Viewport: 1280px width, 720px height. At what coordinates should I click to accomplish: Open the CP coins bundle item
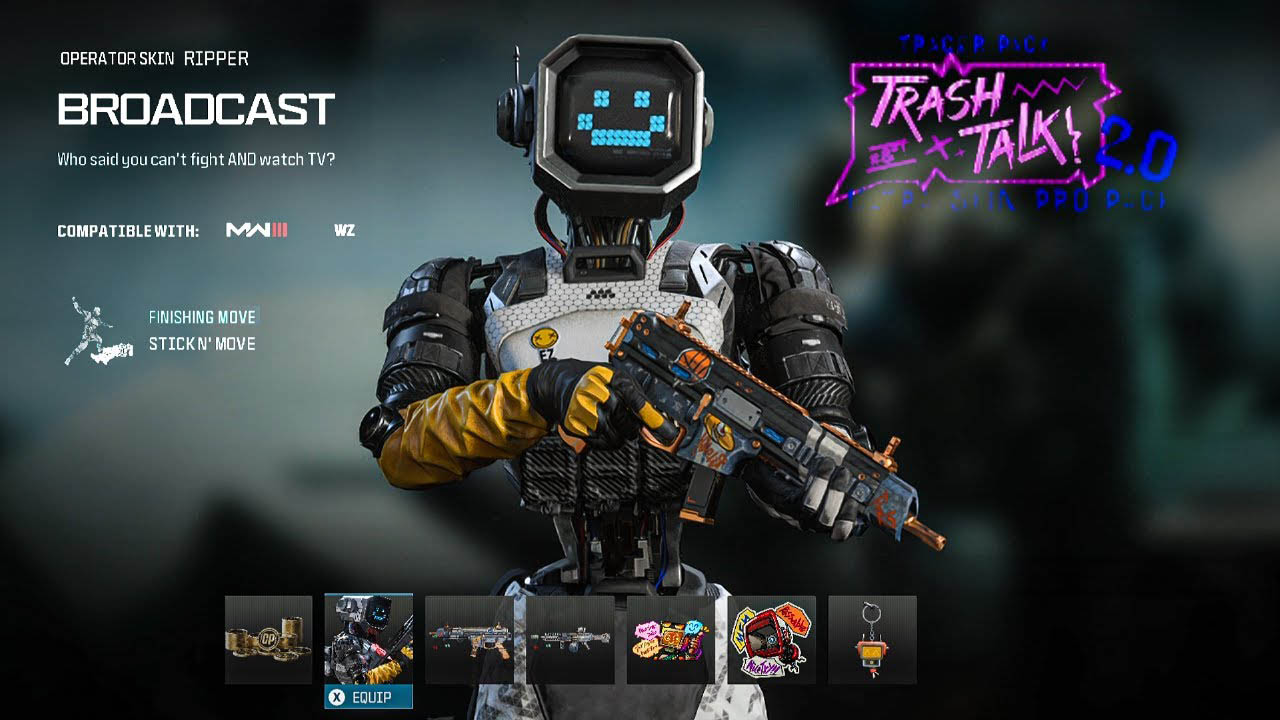tap(267, 639)
